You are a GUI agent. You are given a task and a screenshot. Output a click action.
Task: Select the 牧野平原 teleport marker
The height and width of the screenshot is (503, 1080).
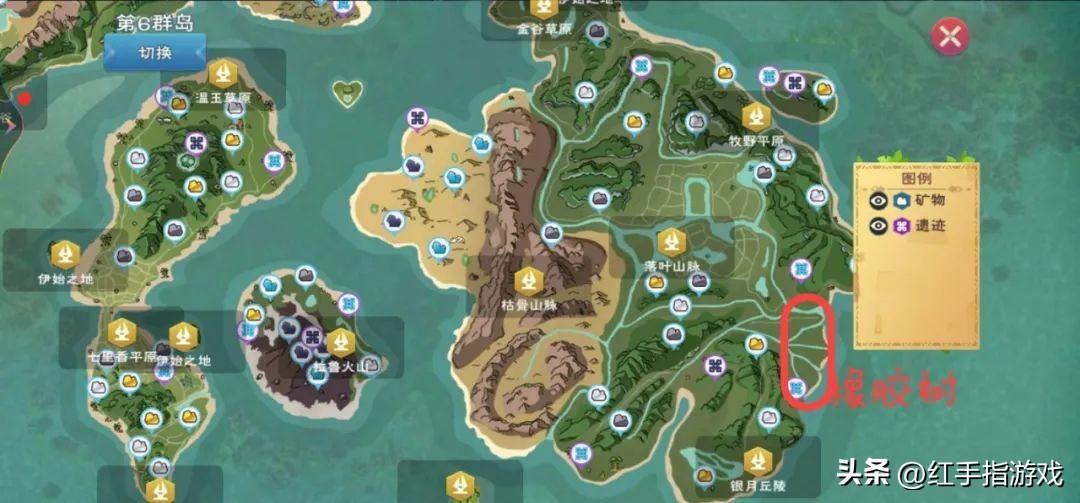pyautogui.click(x=756, y=117)
